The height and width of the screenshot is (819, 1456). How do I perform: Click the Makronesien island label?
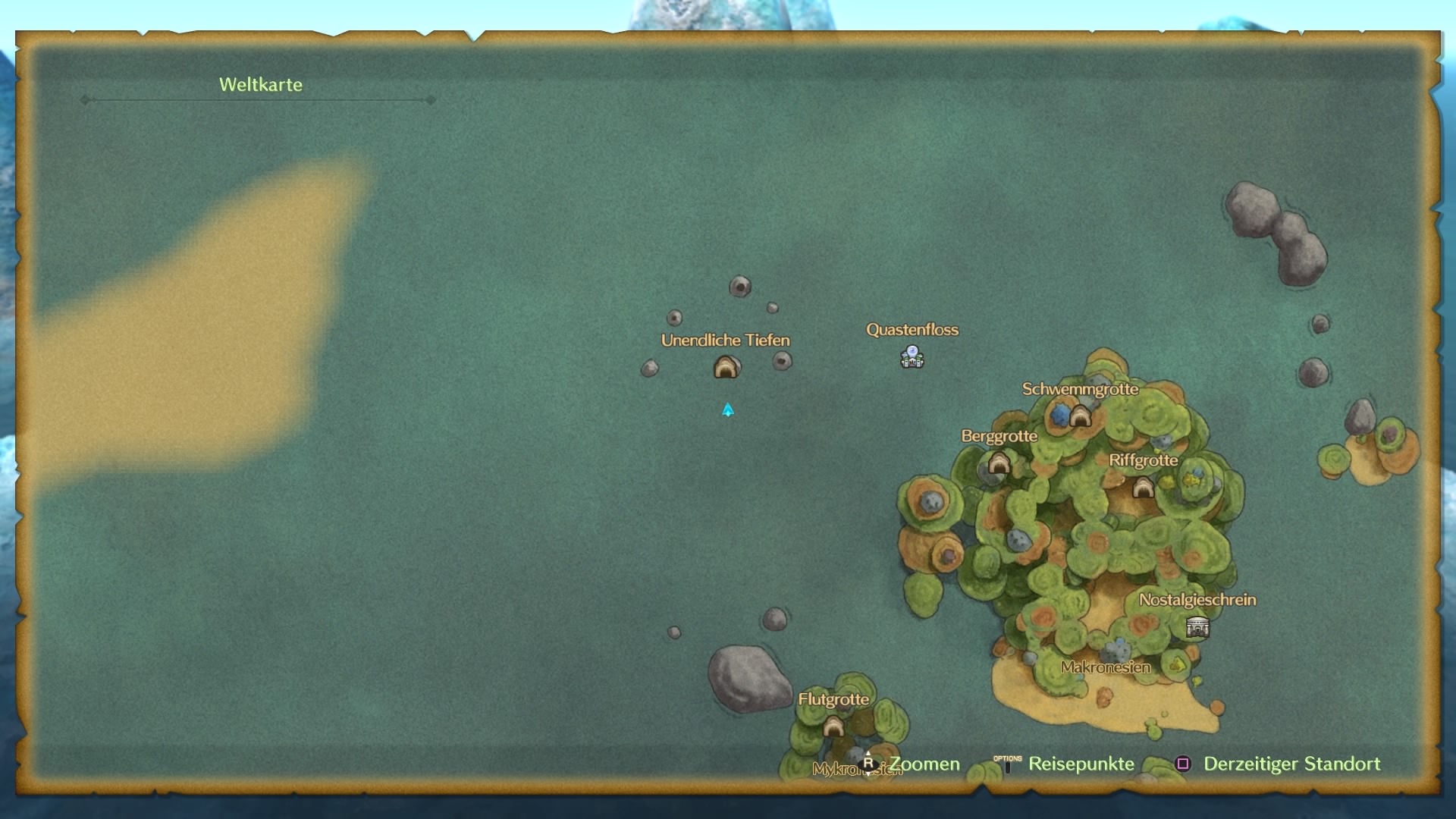[x=1106, y=667]
